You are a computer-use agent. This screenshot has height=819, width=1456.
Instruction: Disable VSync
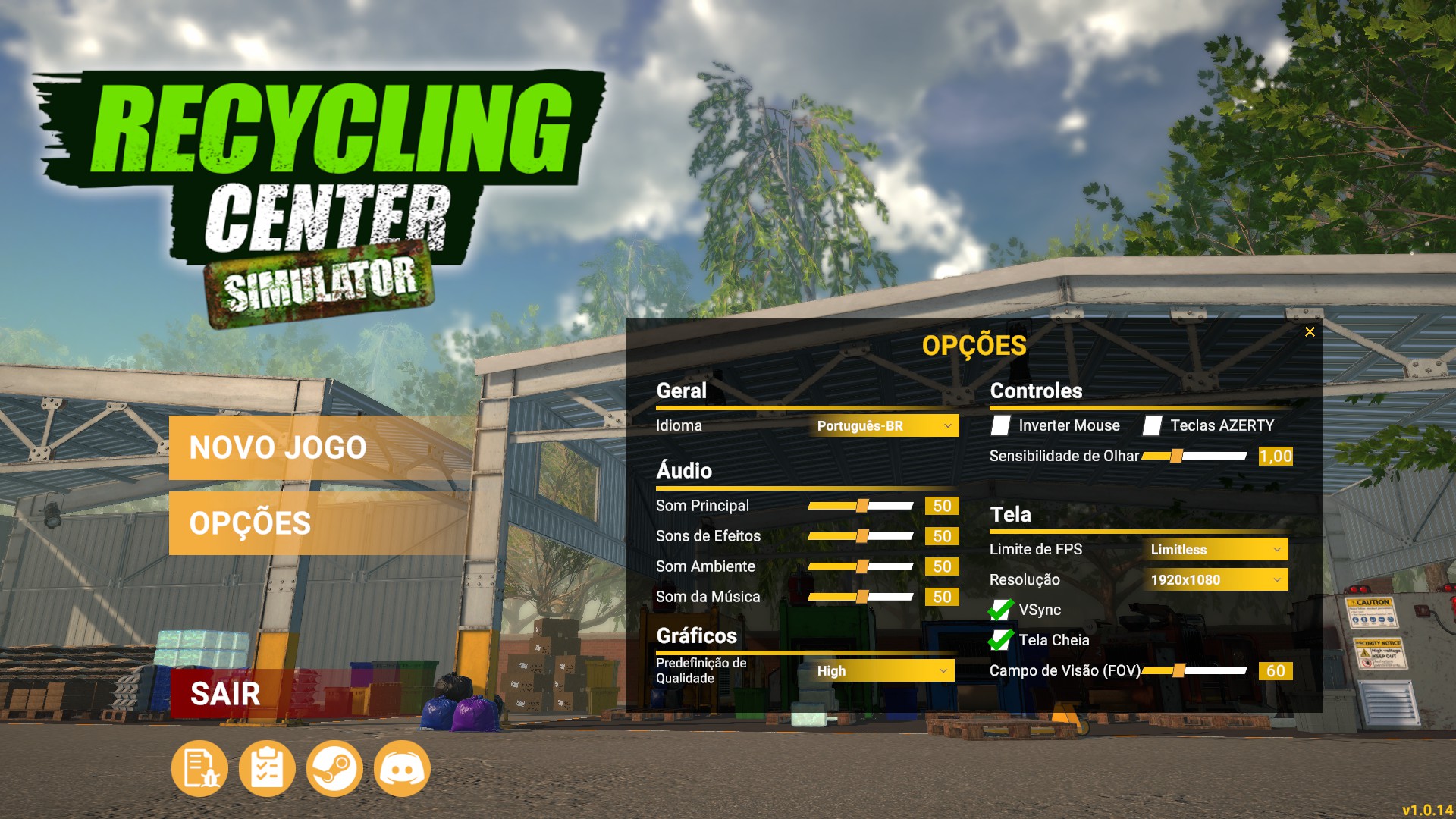pyautogui.click(x=1001, y=610)
